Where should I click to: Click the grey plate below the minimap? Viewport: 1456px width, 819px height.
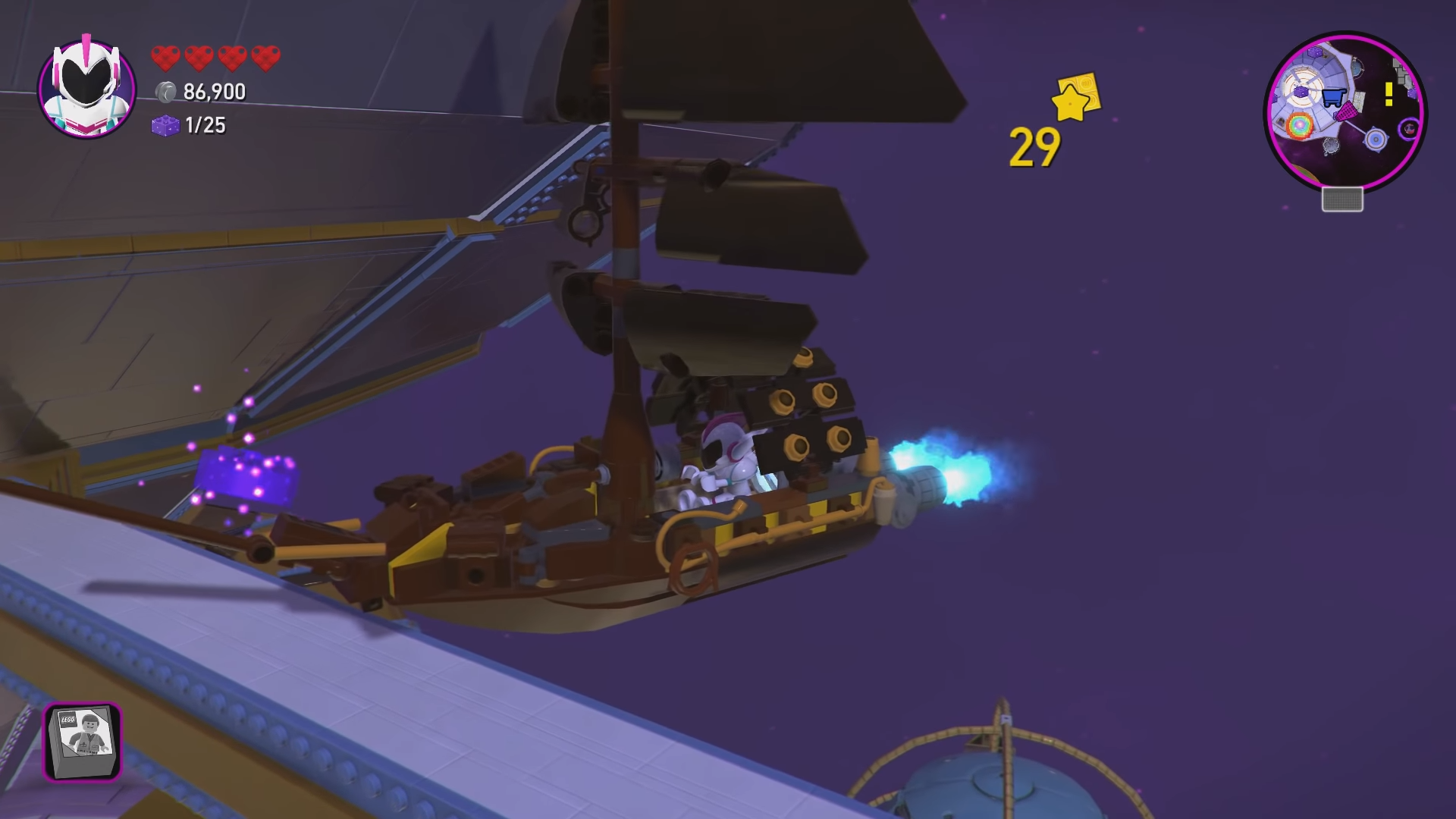tap(1342, 199)
